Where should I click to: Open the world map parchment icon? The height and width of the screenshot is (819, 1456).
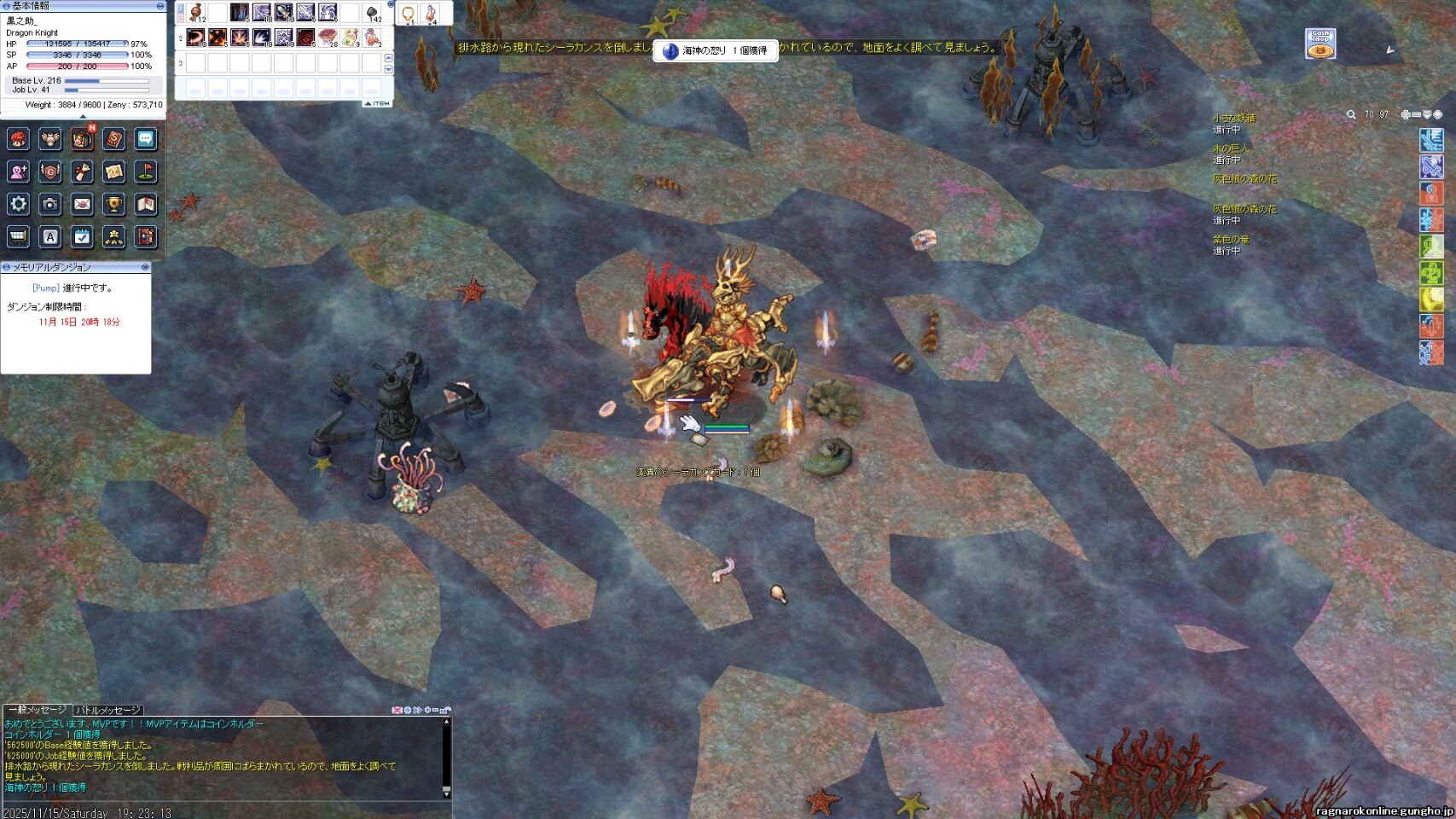[x=113, y=171]
